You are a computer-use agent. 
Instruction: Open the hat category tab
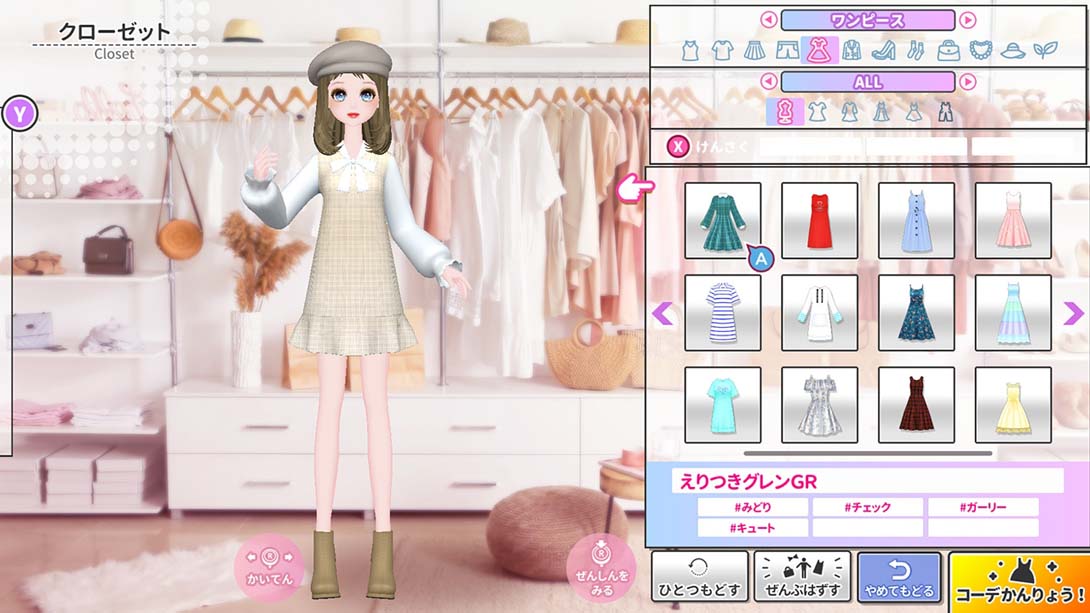tap(1012, 50)
